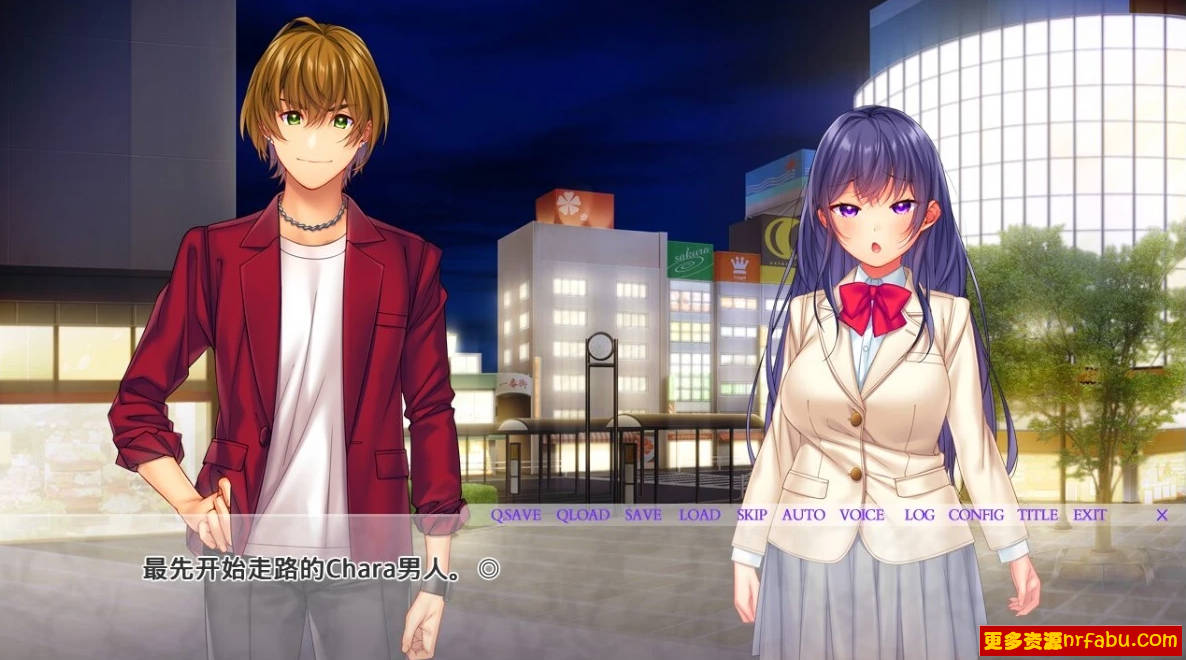The image size is (1186, 660).
Task: Hide the text box with the X
Action: pos(1162,515)
